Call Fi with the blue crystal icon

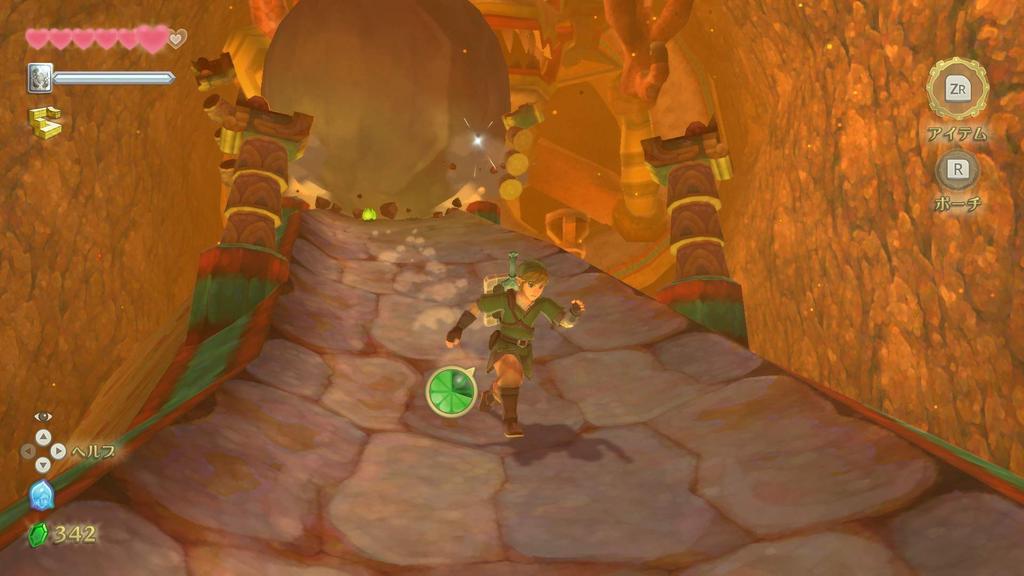pos(41,494)
